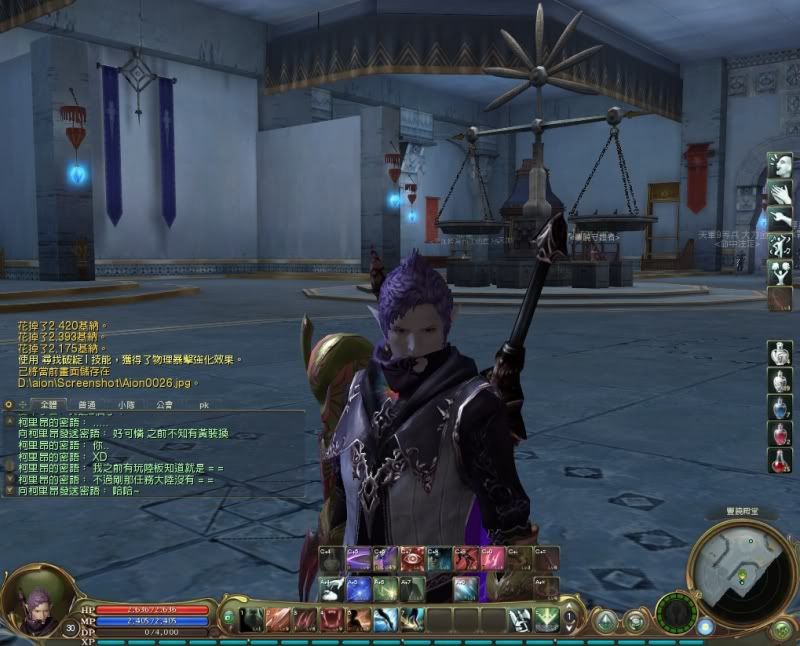Switch to the pk chat tab
800x646 pixels.
click(x=204, y=405)
